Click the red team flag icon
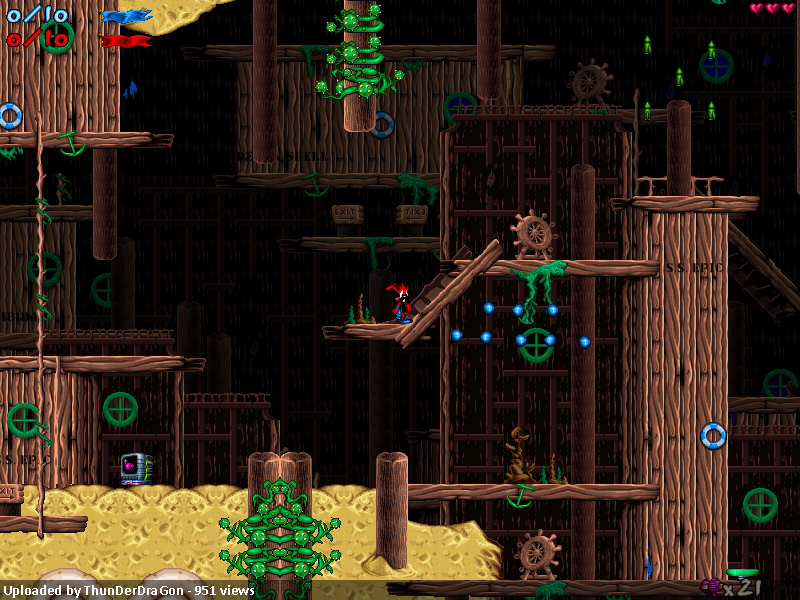The width and height of the screenshot is (800, 600). (126, 41)
